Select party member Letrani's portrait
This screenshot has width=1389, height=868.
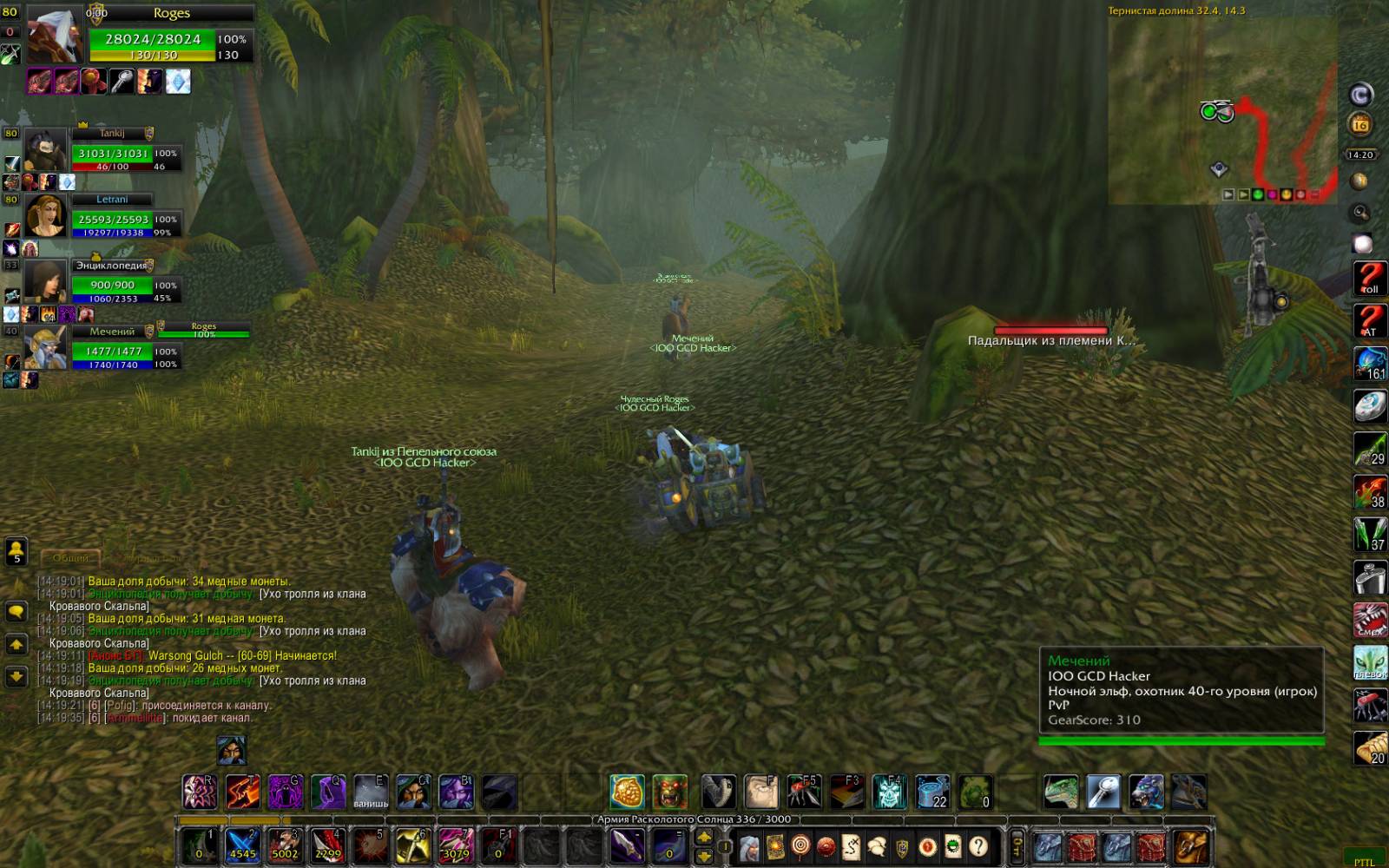[x=45, y=215]
